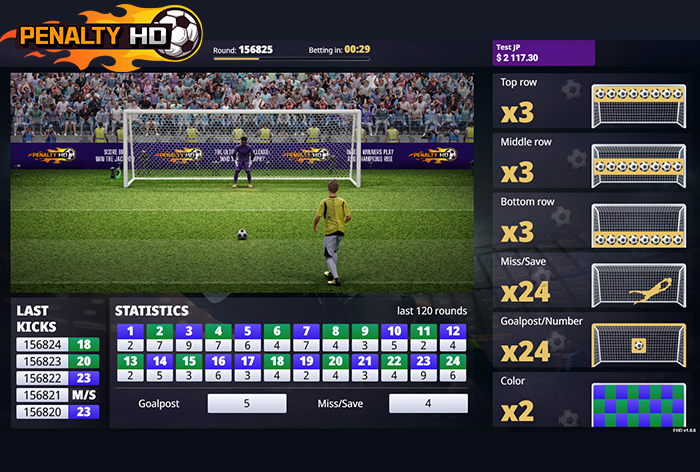Screen dimensions: 700x472
Task: Click the Miss/Save statistics count box
Action: click(427, 404)
